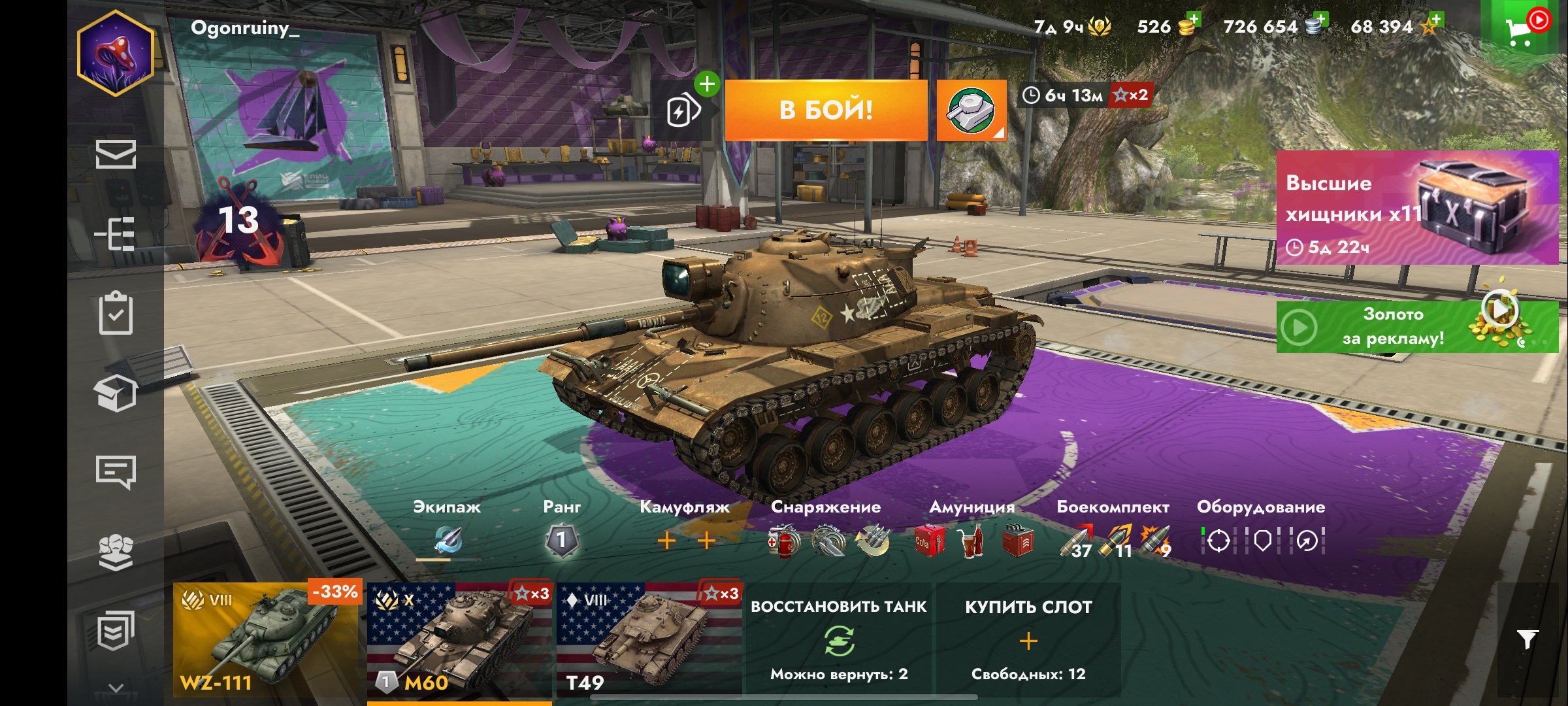The height and width of the screenshot is (706, 1568).
Task: Open the battle mode selector tank icon
Action: coord(971,110)
